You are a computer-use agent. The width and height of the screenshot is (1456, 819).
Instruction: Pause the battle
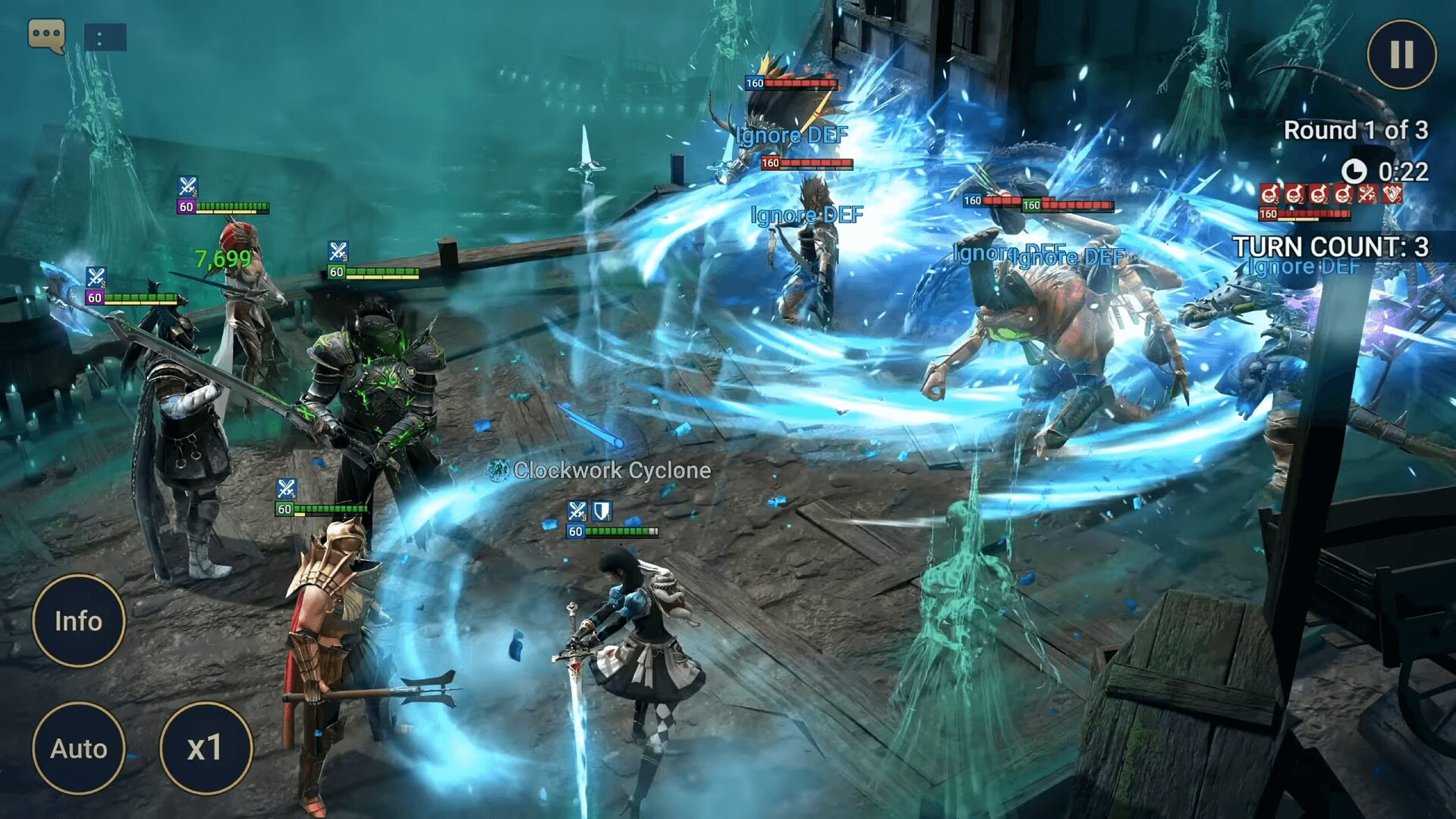point(1401,55)
